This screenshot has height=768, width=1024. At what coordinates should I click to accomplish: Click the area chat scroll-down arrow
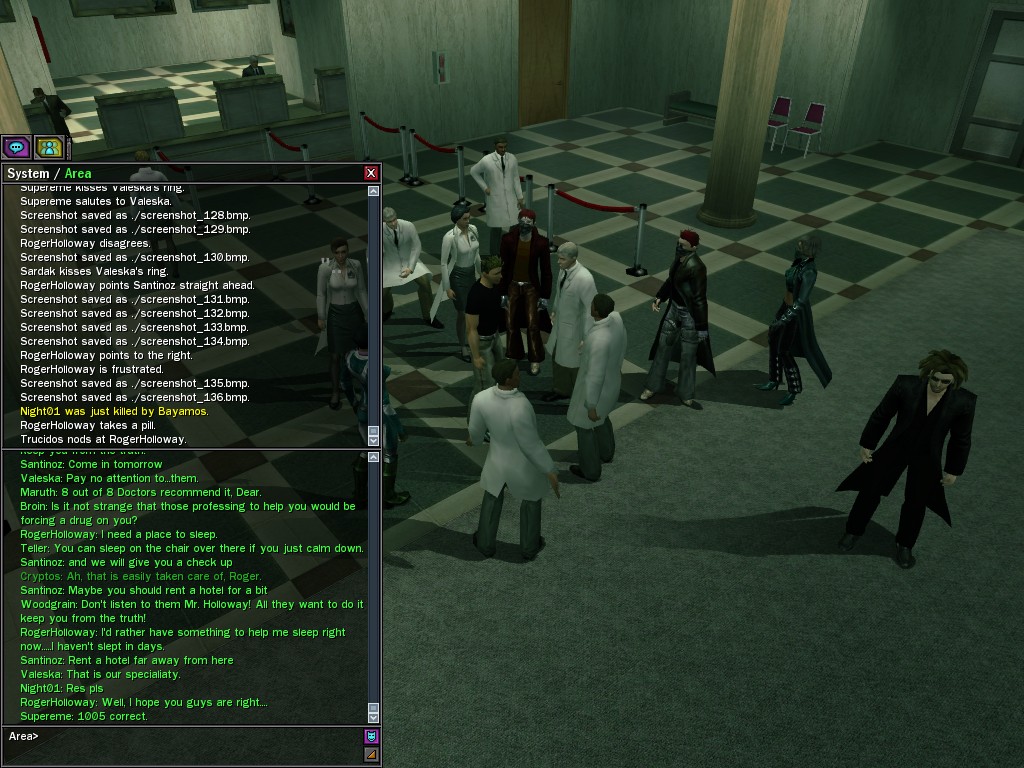(x=373, y=717)
